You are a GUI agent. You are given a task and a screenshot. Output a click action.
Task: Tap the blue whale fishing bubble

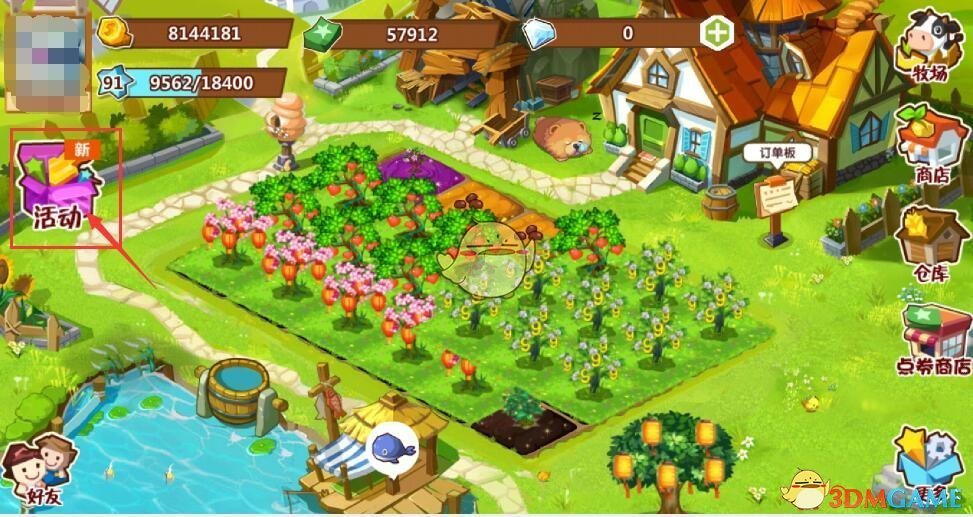[x=393, y=447]
